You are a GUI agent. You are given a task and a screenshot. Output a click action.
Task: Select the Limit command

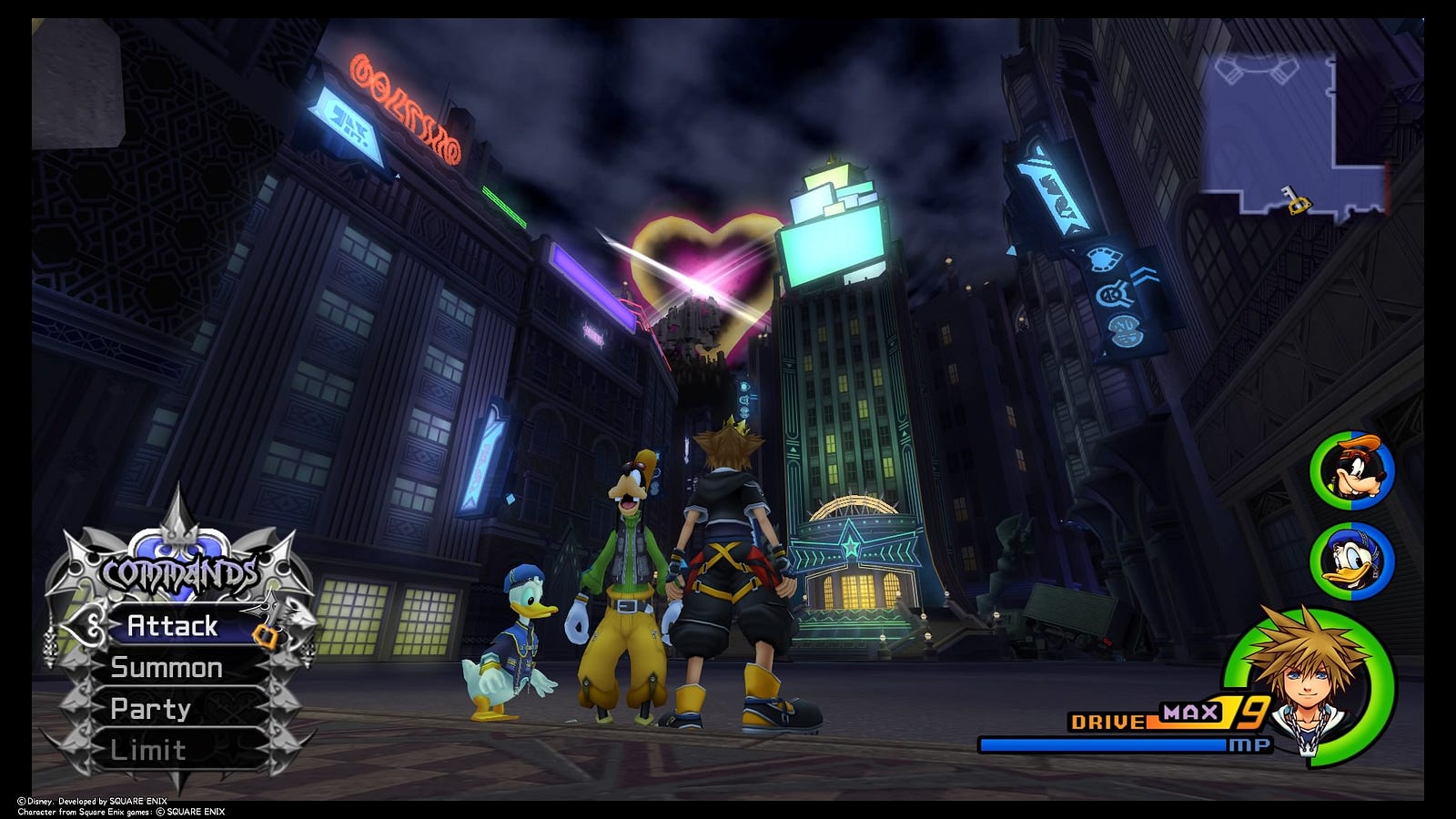148,751
